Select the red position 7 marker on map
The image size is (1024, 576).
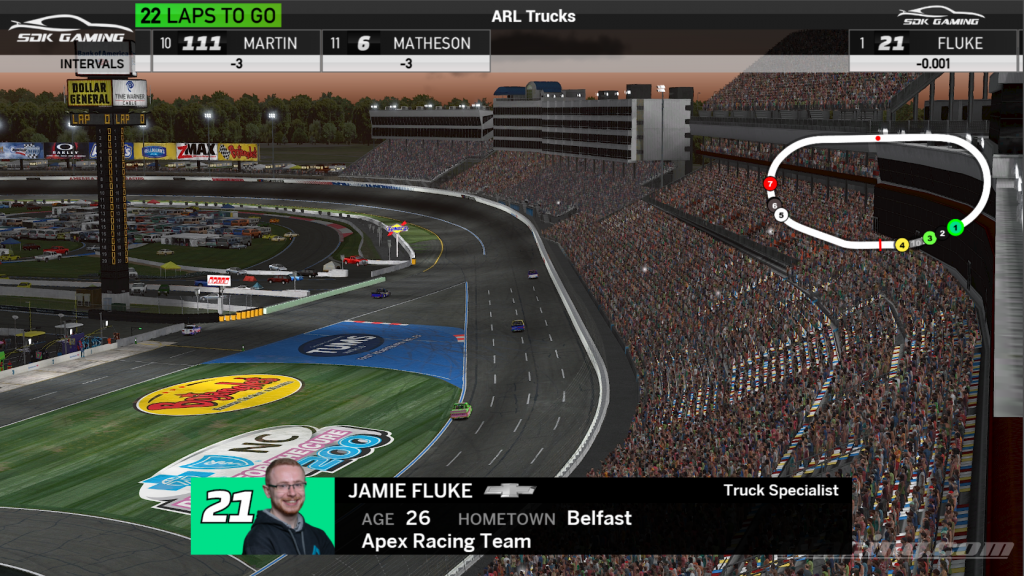[x=770, y=184]
